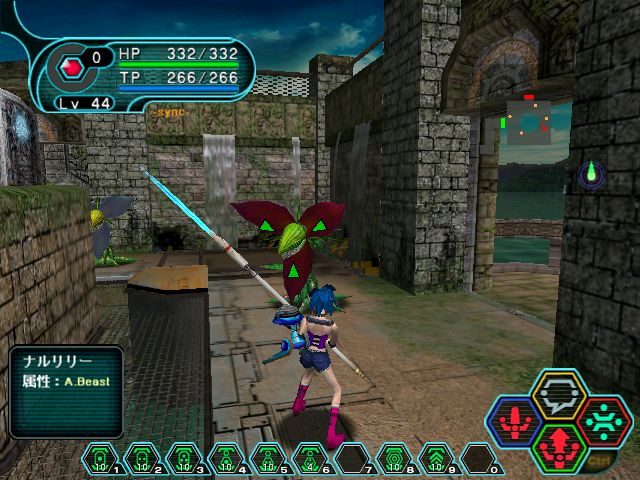The height and width of the screenshot is (480, 640).
Task: Activate hotbar slot 3
Action: click(184, 458)
